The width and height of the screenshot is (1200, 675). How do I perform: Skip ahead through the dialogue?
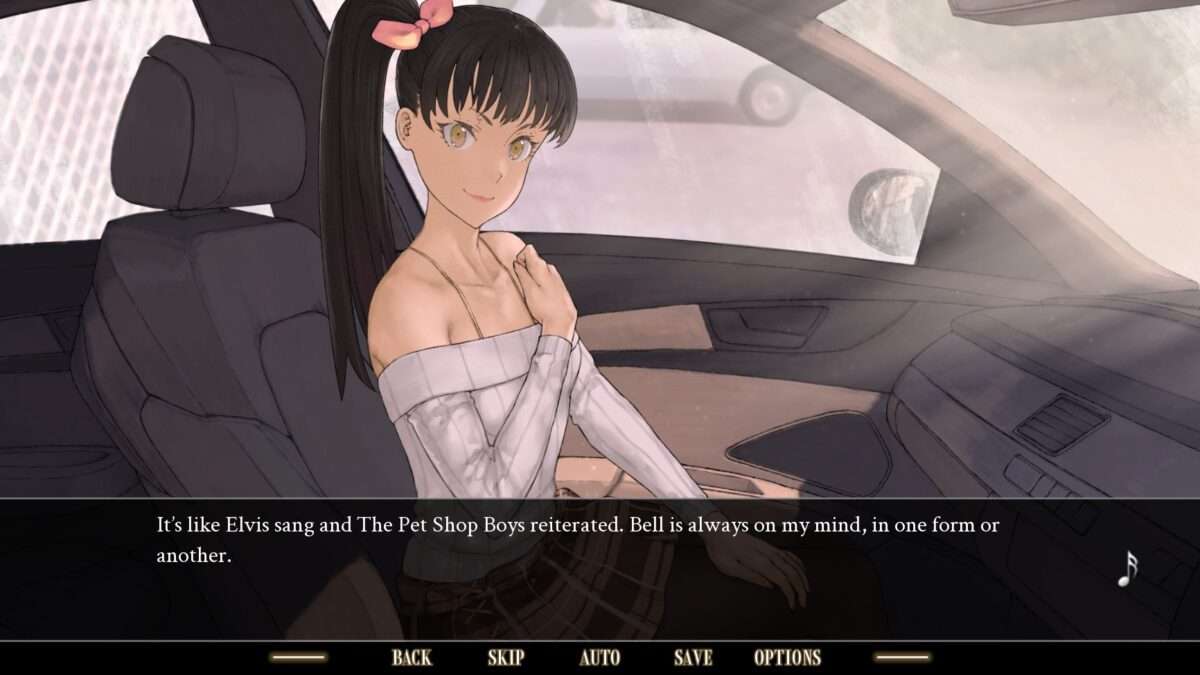(505, 657)
